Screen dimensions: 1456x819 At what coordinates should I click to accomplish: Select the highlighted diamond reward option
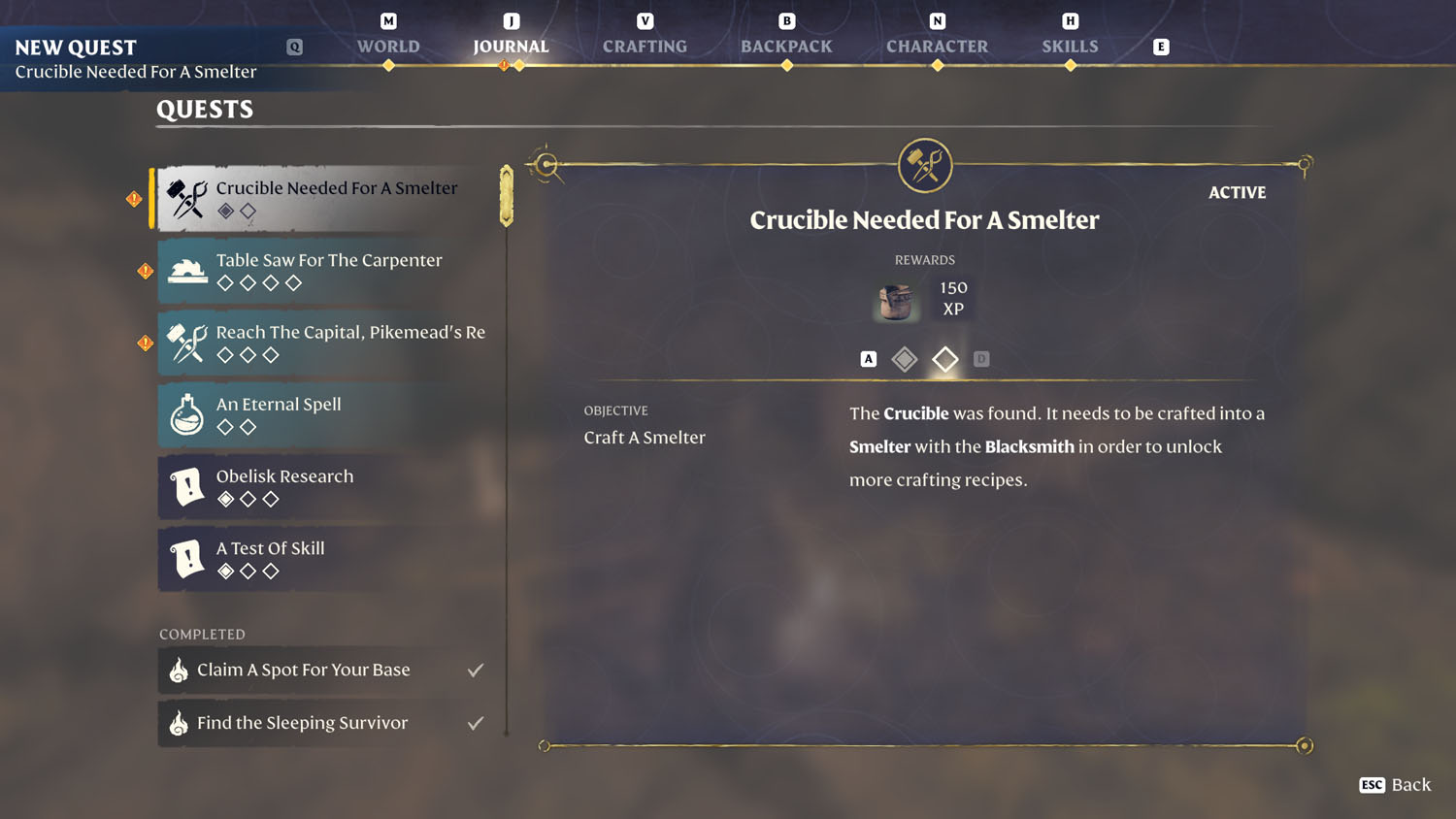[944, 358]
